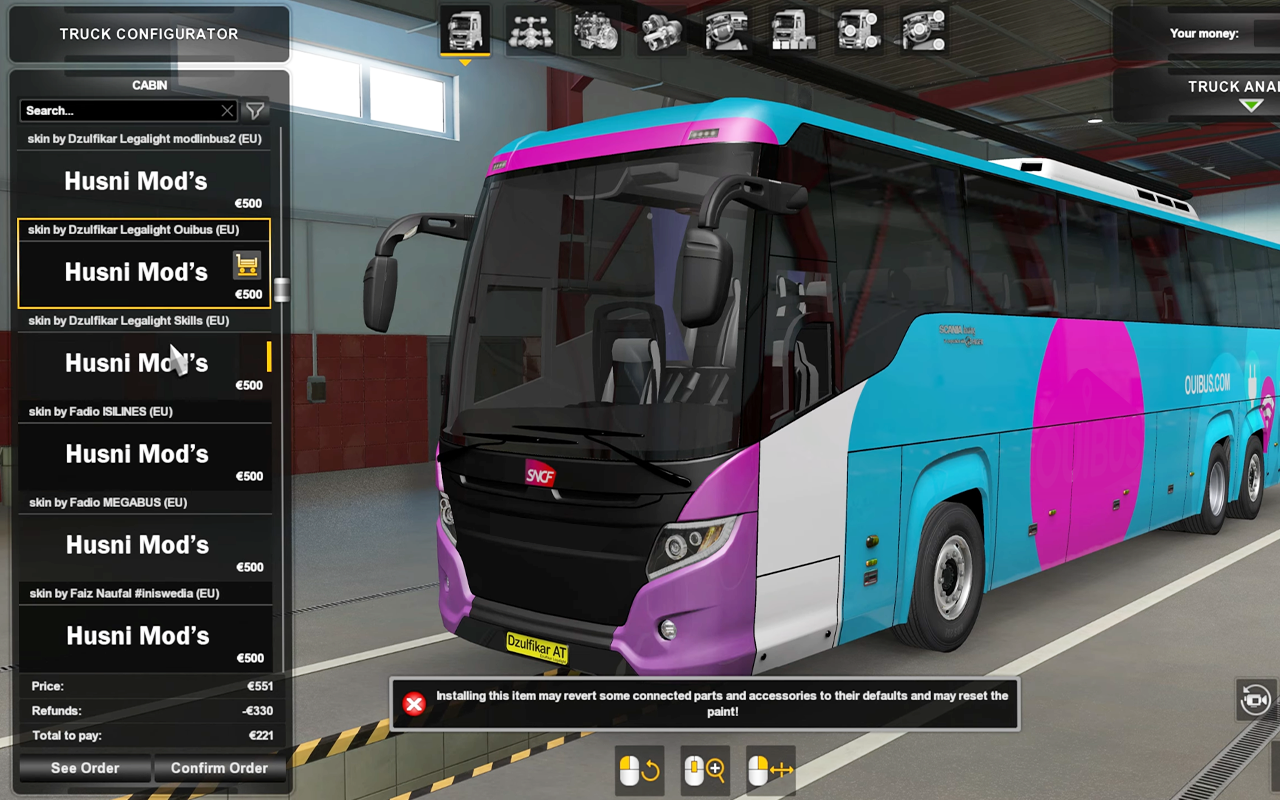Dismiss the paint reset warning via red X

point(413,704)
